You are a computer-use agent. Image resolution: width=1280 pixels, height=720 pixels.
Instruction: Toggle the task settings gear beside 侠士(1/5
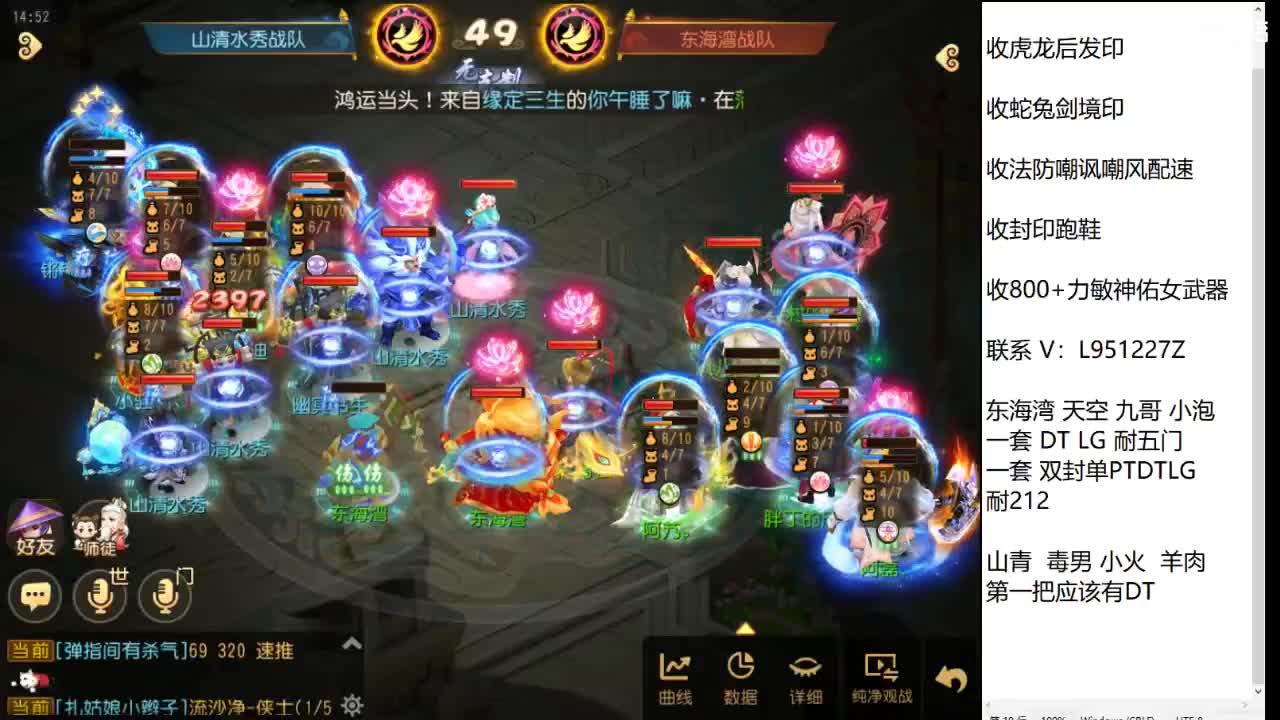click(352, 704)
